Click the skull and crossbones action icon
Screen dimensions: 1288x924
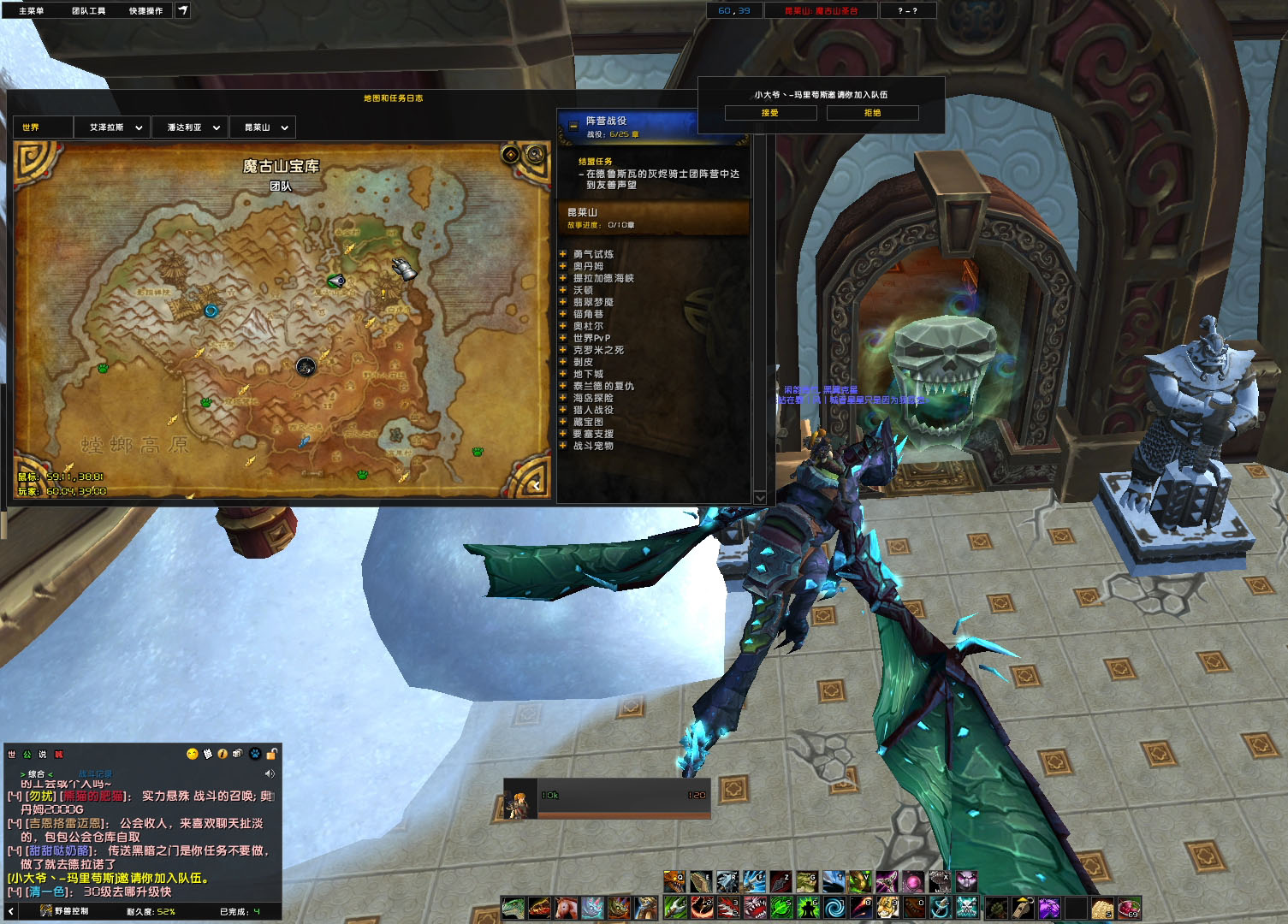point(967,907)
